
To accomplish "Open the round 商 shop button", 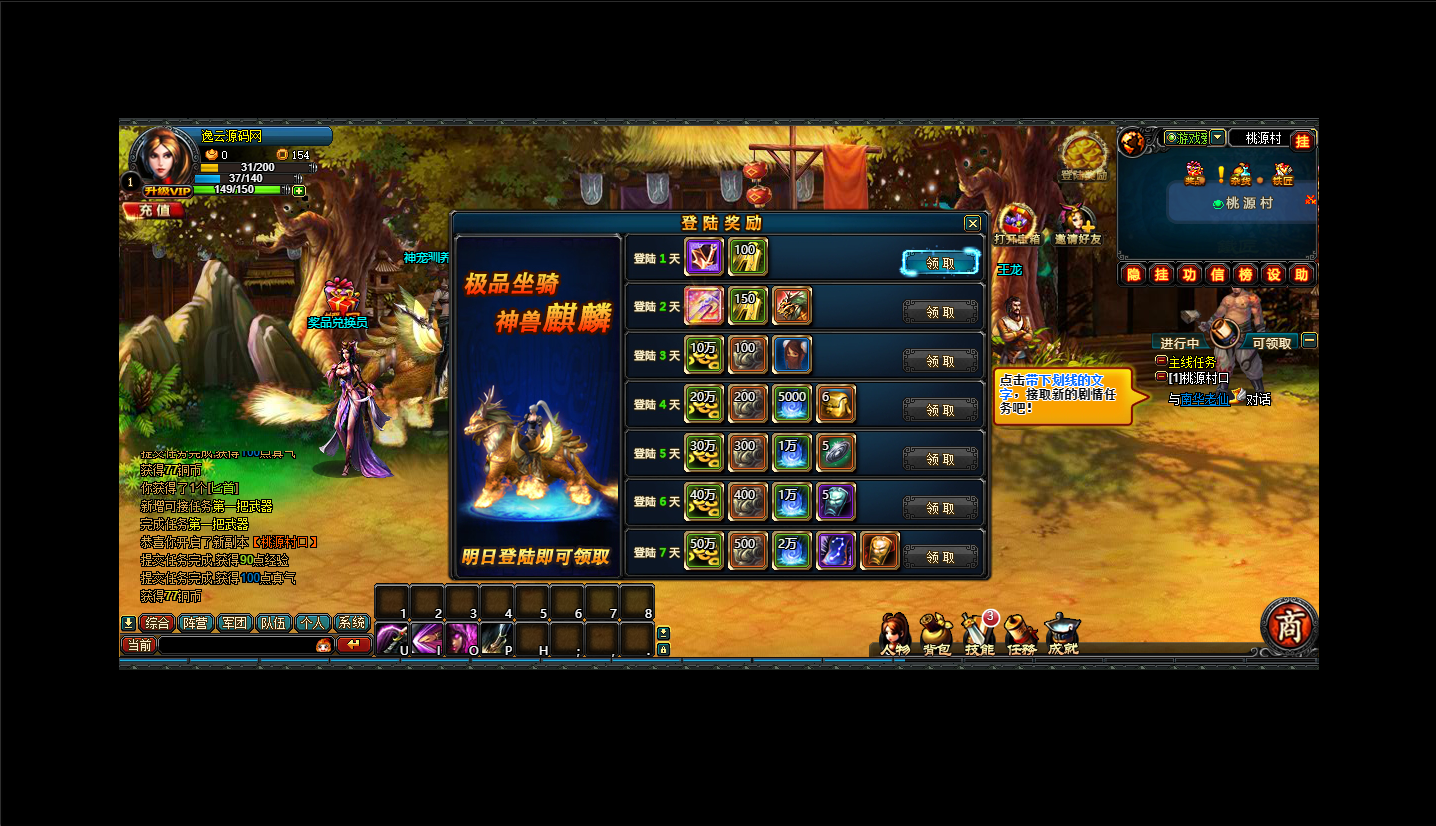I will pyautogui.click(x=1288, y=624).
